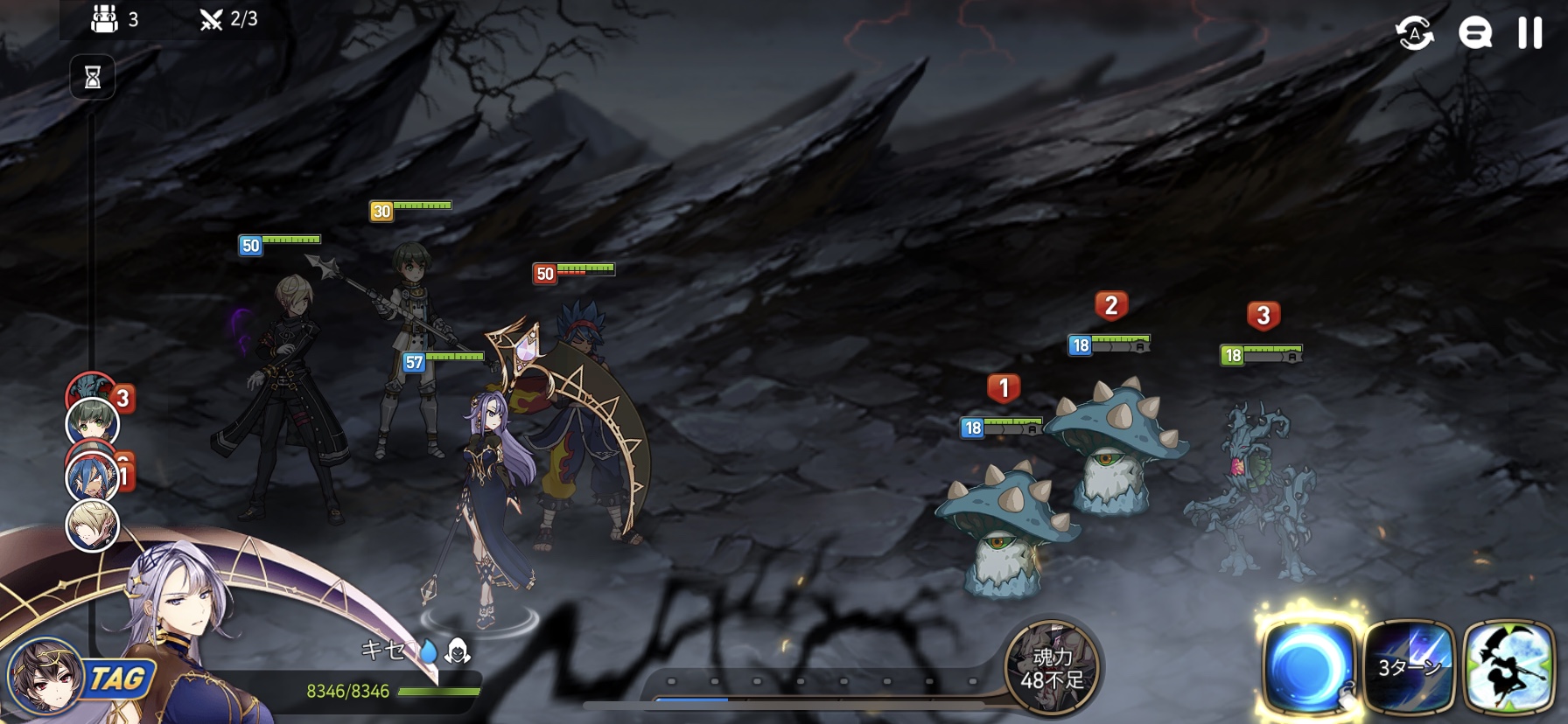Select the blonde hero turn-order portrait

(x=93, y=526)
